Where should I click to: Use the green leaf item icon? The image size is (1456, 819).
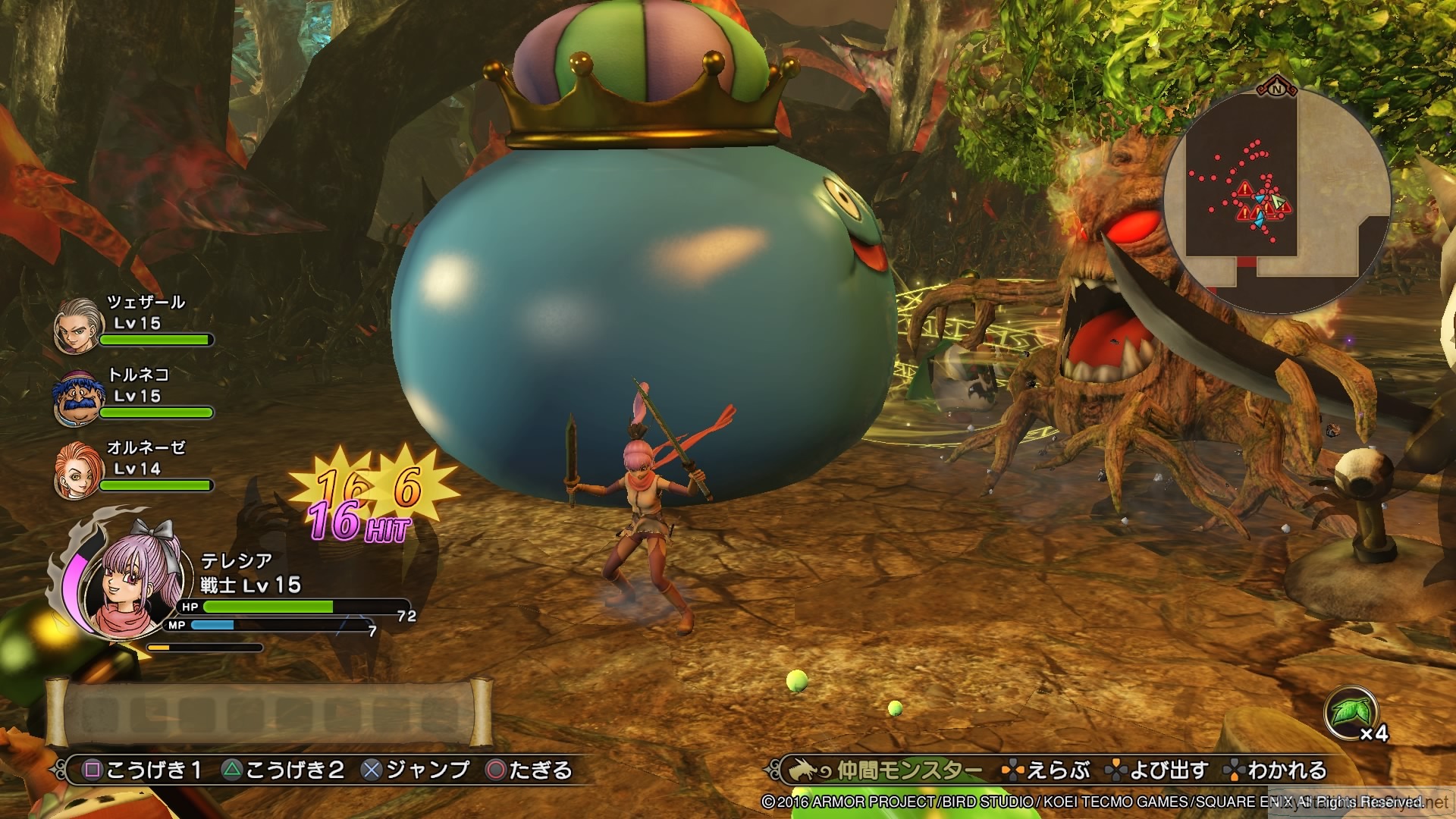tap(1350, 713)
